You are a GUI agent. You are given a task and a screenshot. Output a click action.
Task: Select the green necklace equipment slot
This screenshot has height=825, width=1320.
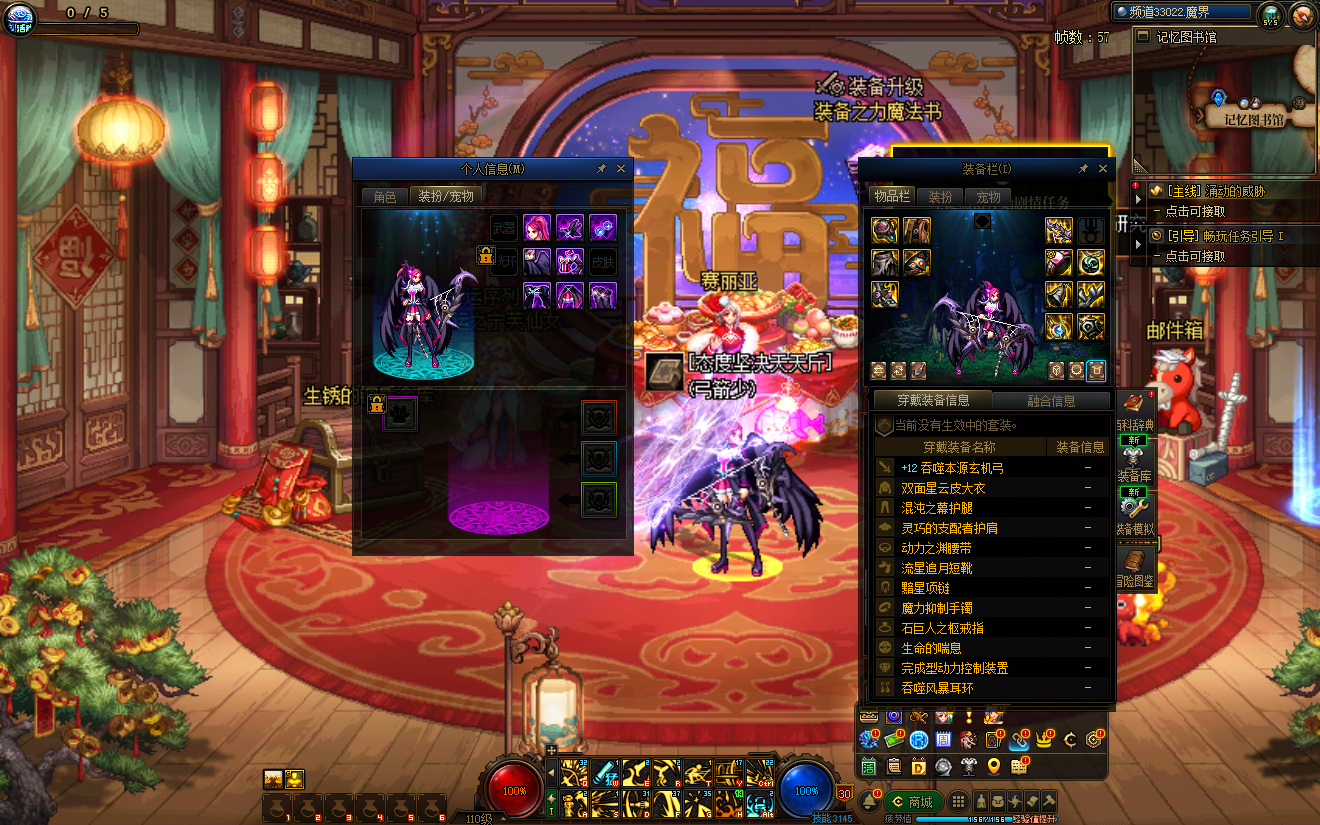pos(1091,262)
